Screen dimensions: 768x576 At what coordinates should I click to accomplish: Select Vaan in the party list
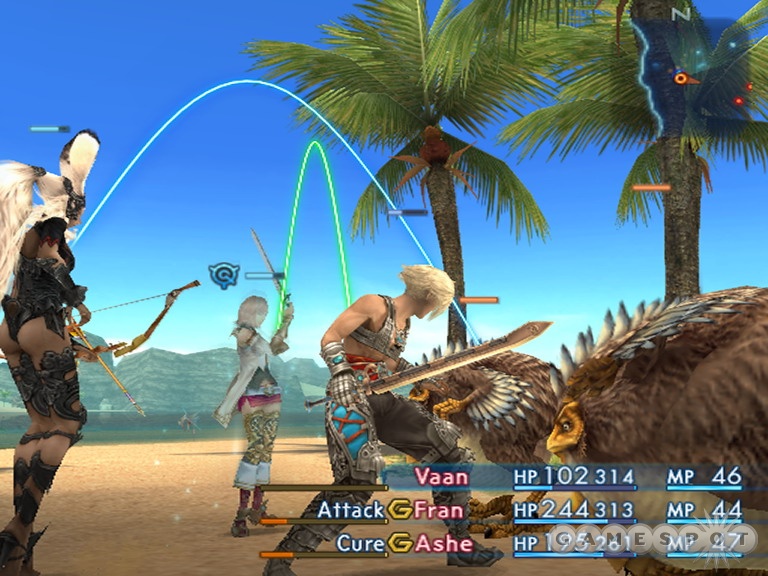441,477
